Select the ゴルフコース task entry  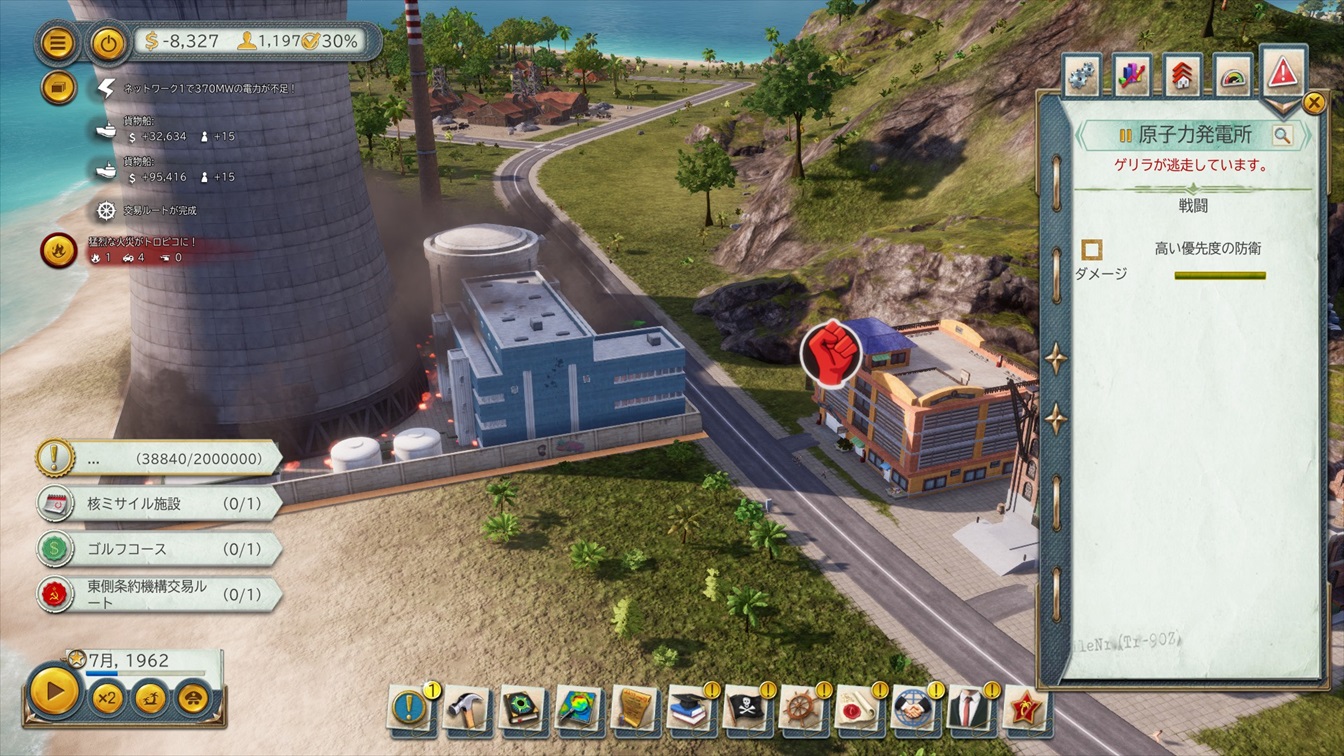tap(160, 549)
